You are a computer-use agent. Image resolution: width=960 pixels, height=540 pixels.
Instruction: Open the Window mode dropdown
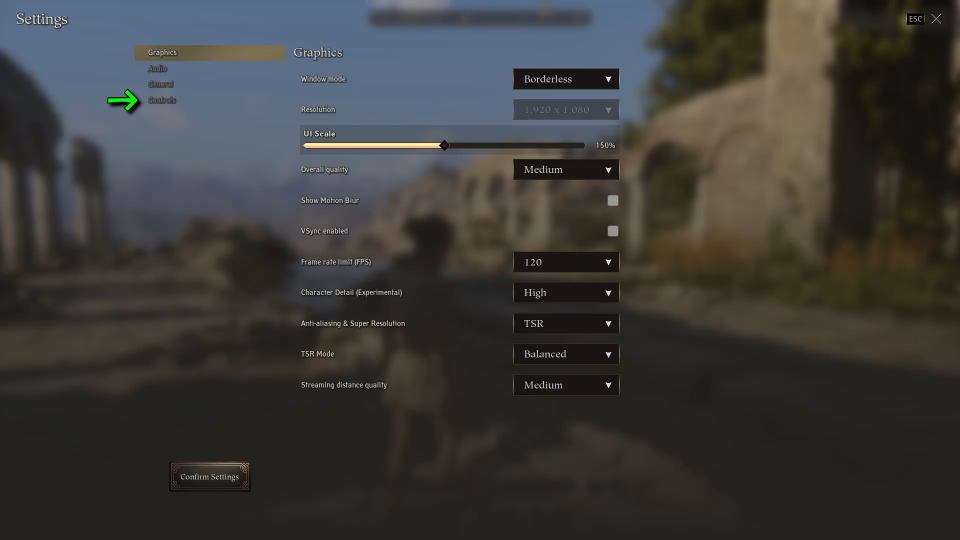(x=566, y=79)
